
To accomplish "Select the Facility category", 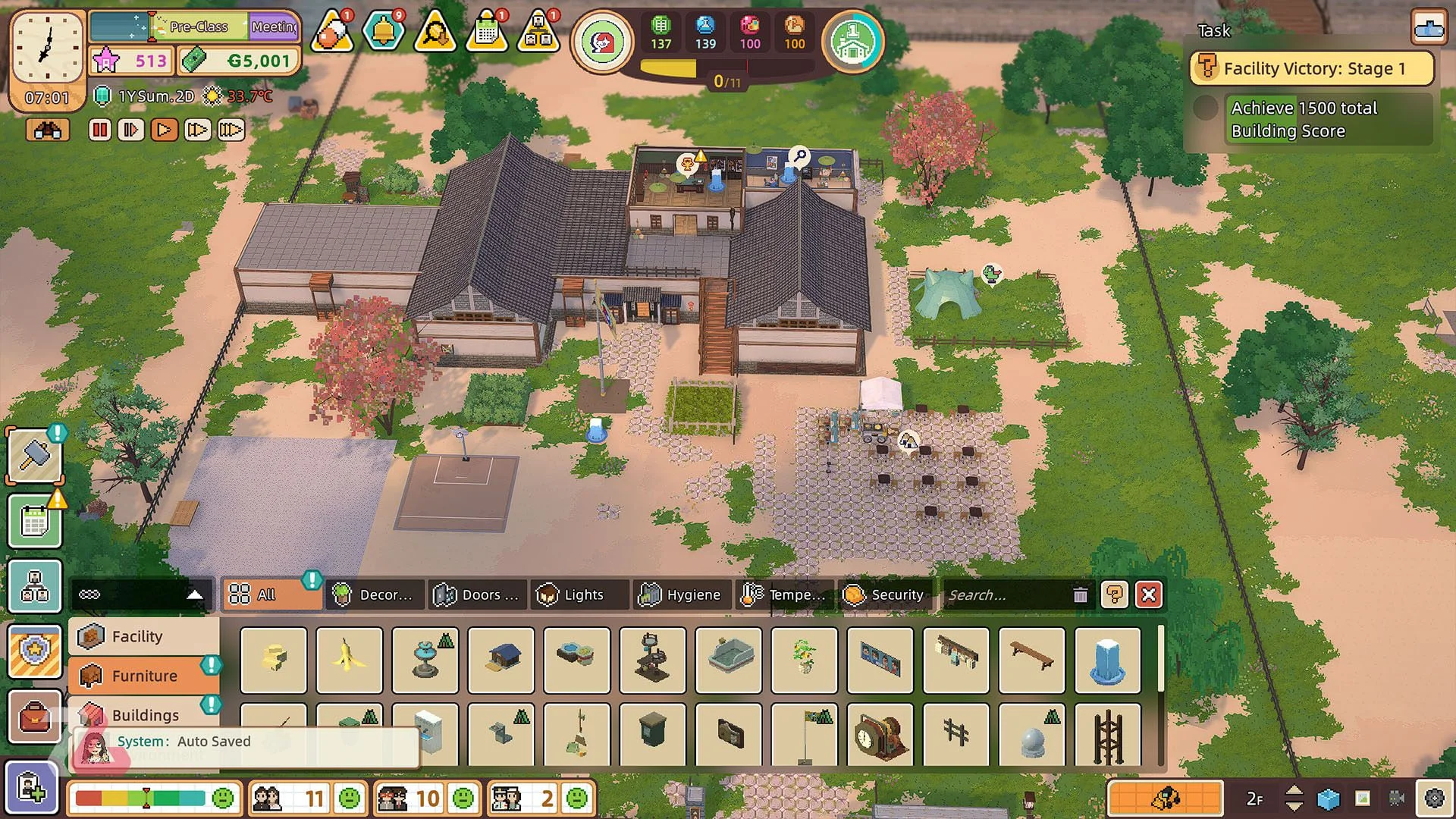I will pos(137,636).
